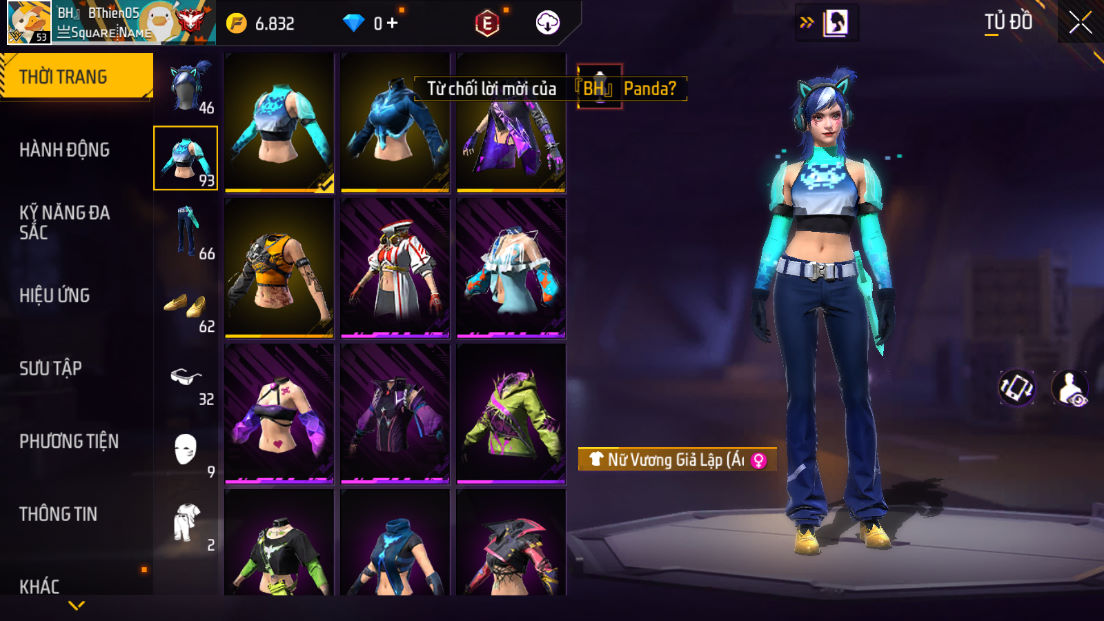1104x621 pixels.
Task: Switch to the Hành Động tab
Action: (65, 150)
